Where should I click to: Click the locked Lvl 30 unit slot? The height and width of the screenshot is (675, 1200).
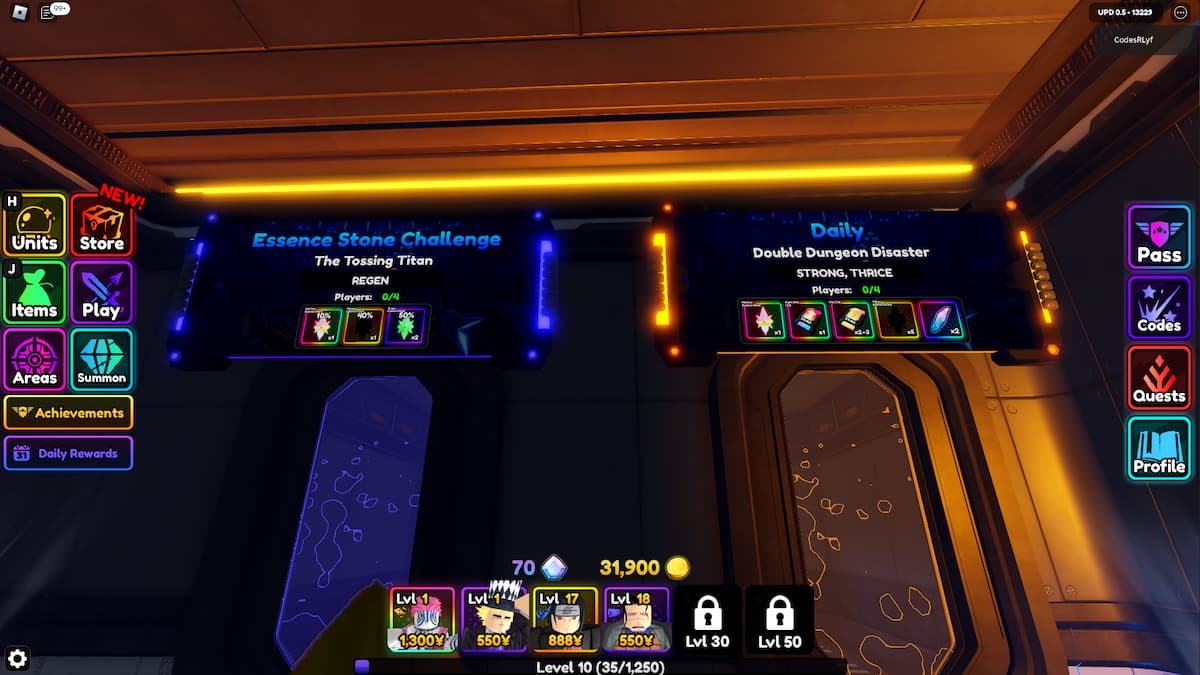708,619
